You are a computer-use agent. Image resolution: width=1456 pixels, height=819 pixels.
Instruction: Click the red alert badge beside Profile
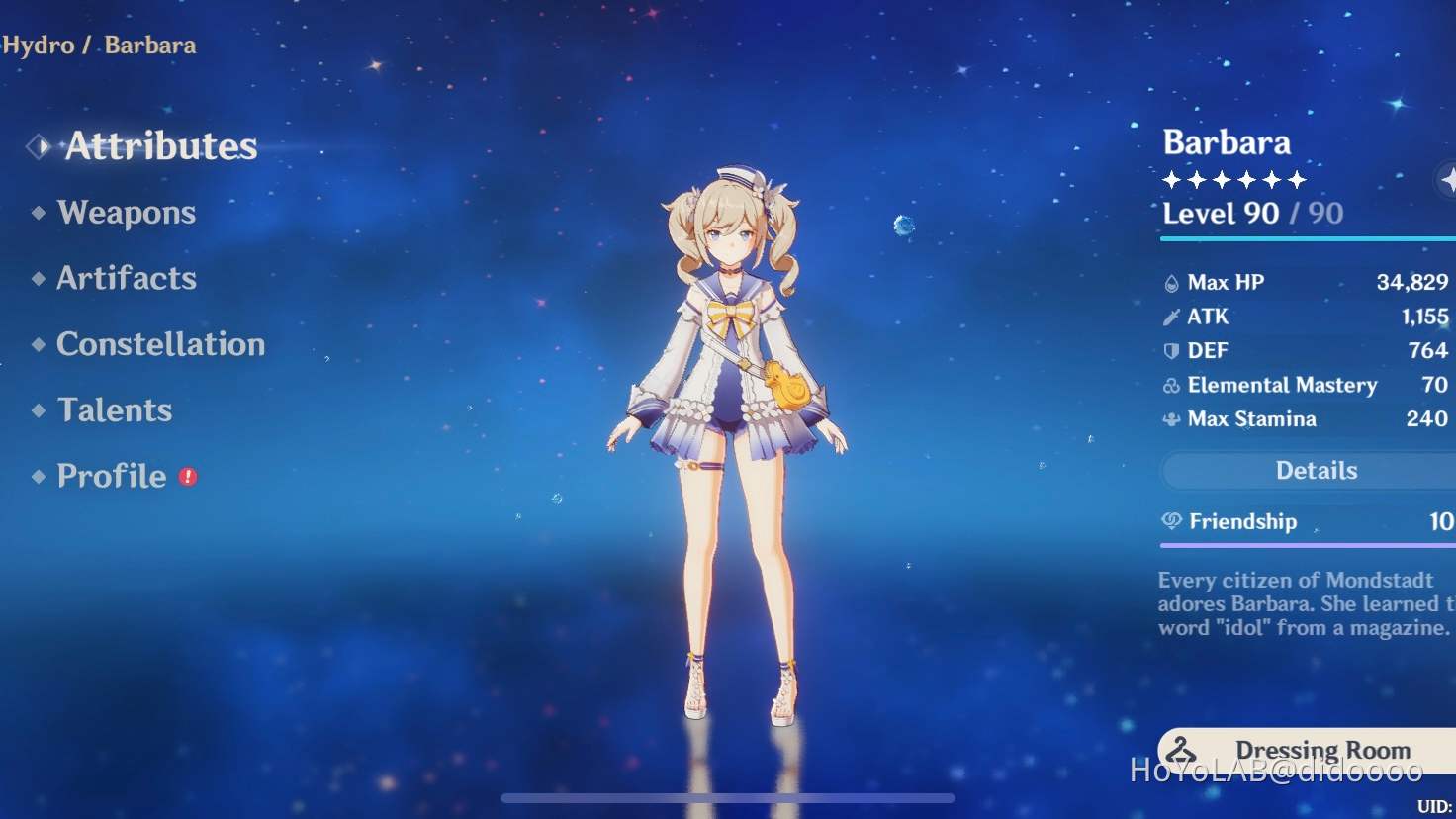189,477
